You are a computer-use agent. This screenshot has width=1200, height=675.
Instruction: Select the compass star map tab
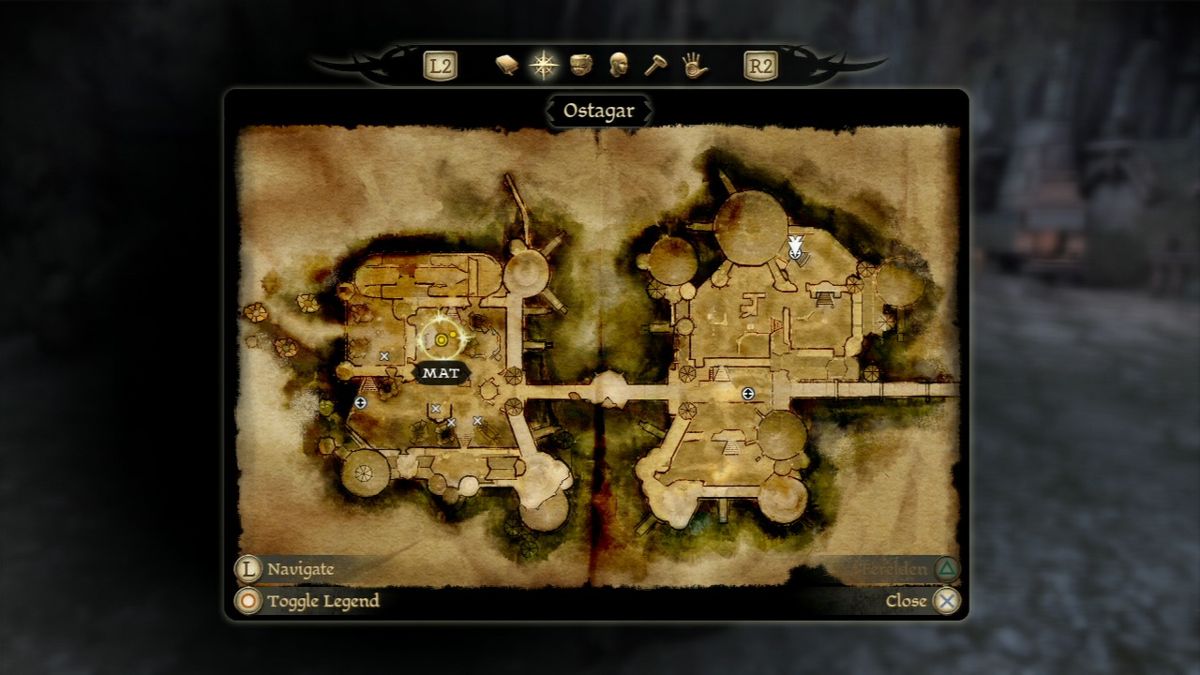(544, 66)
